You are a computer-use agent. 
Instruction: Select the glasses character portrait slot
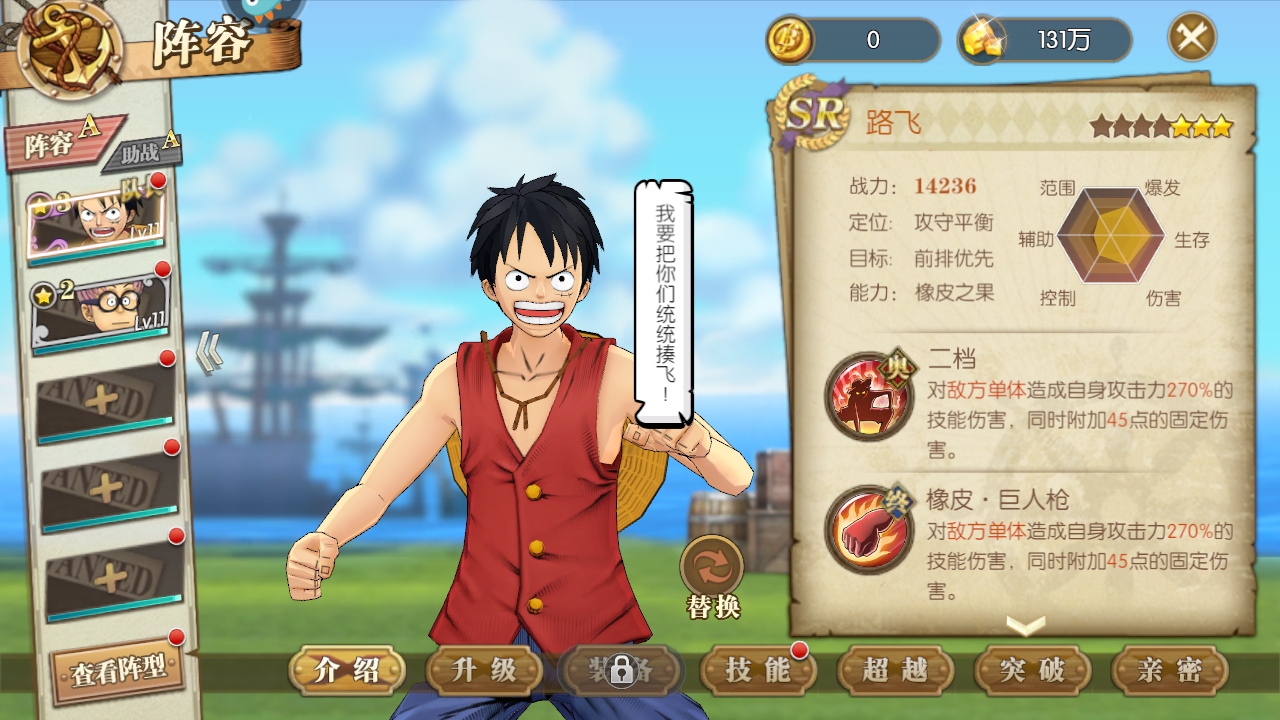click(100, 308)
